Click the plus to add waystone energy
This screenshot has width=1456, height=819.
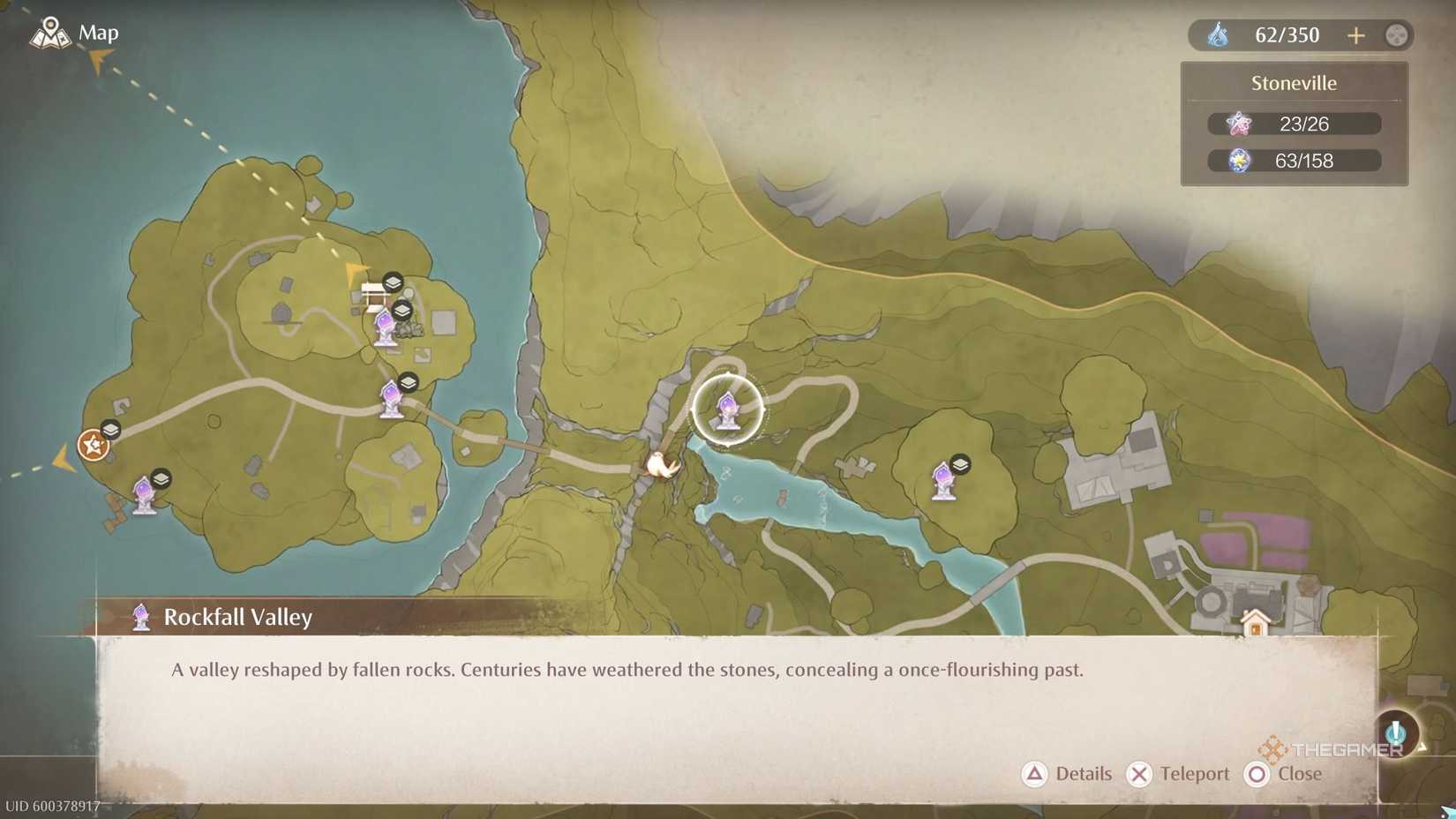pyautogui.click(x=1355, y=35)
